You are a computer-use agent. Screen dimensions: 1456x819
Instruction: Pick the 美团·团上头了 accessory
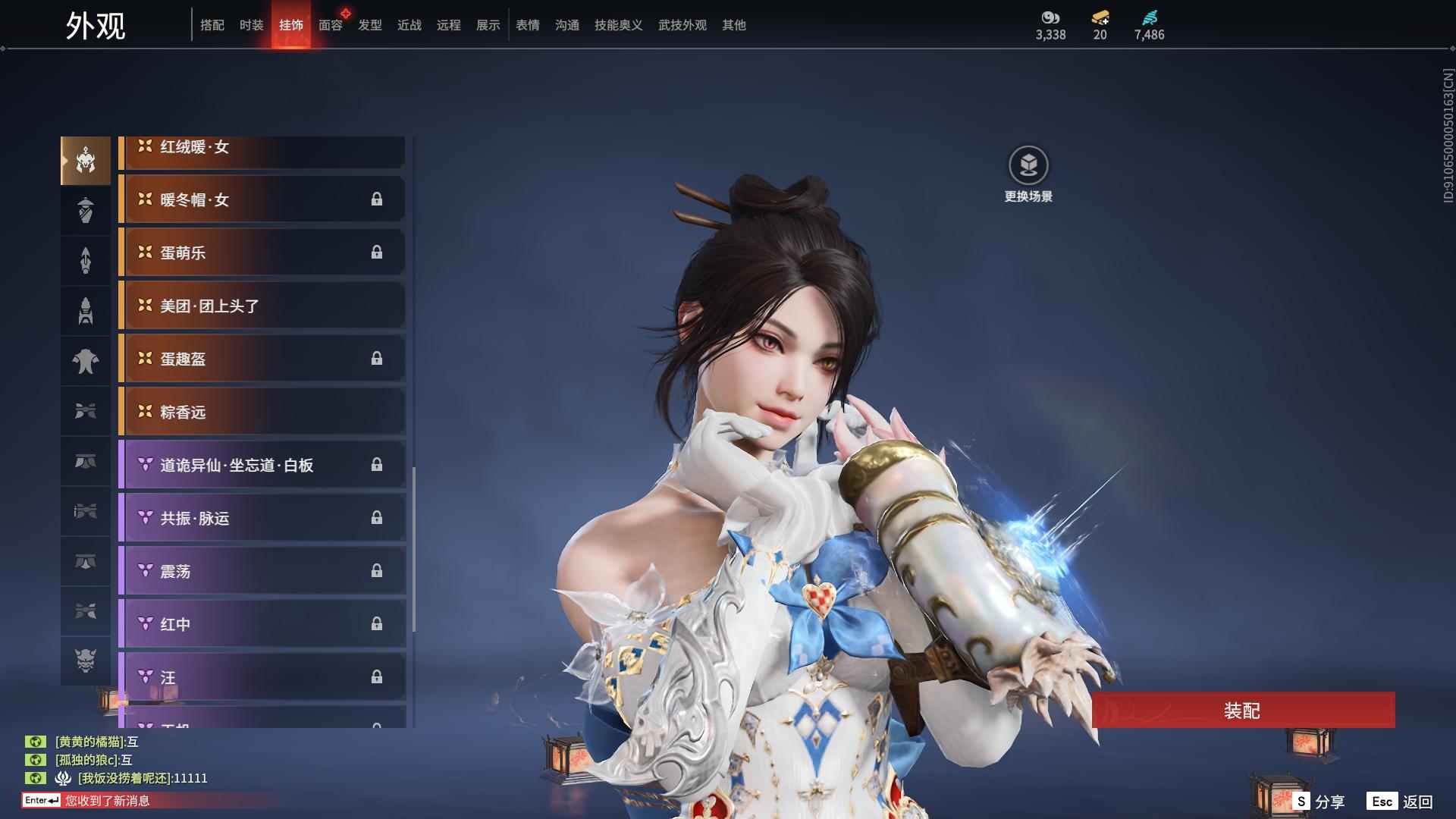(262, 306)
